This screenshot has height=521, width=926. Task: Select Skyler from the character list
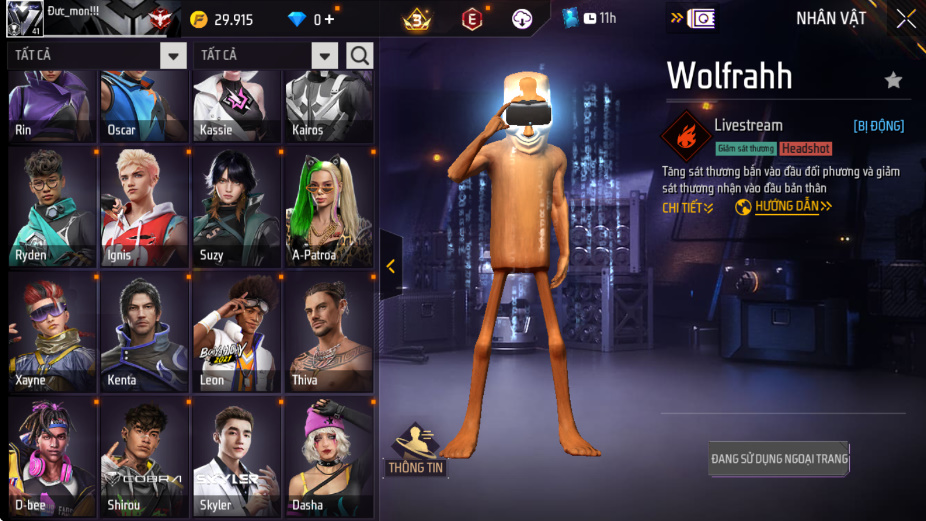[x=237, y=456]
